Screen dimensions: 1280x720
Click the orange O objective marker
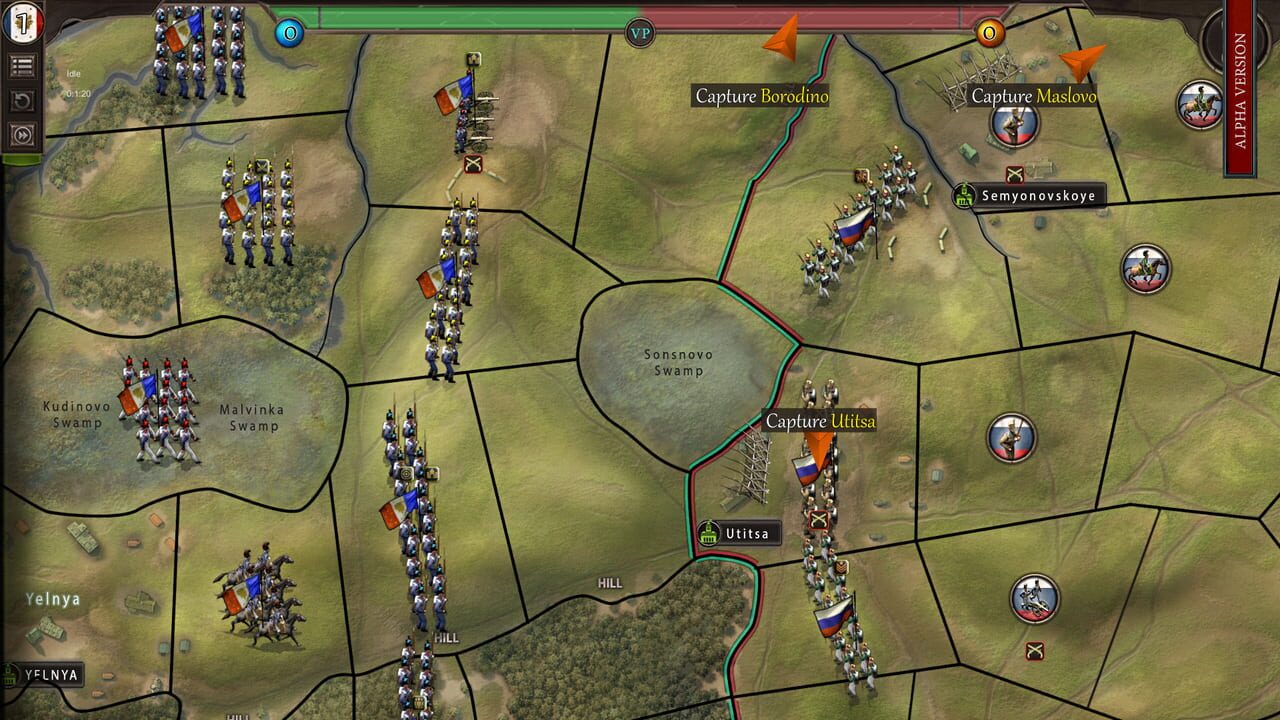coord(989,33)
